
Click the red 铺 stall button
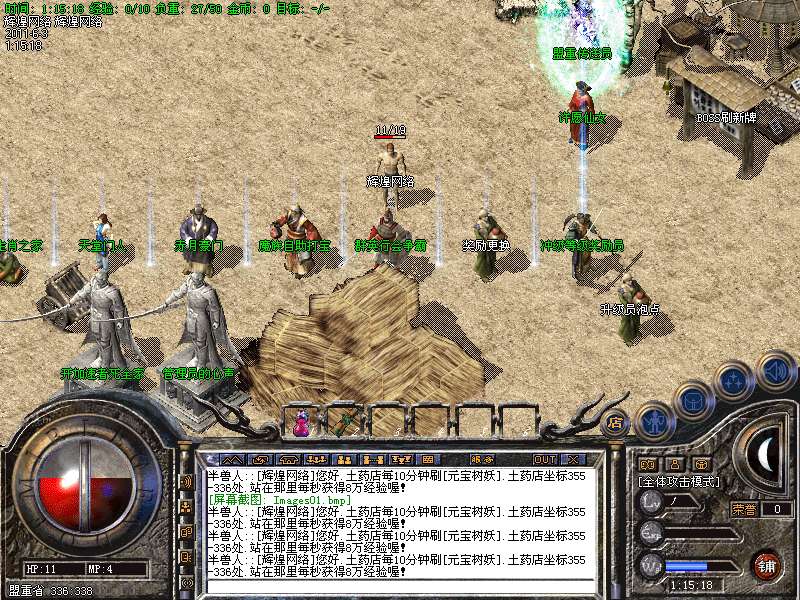pos(766,563)
